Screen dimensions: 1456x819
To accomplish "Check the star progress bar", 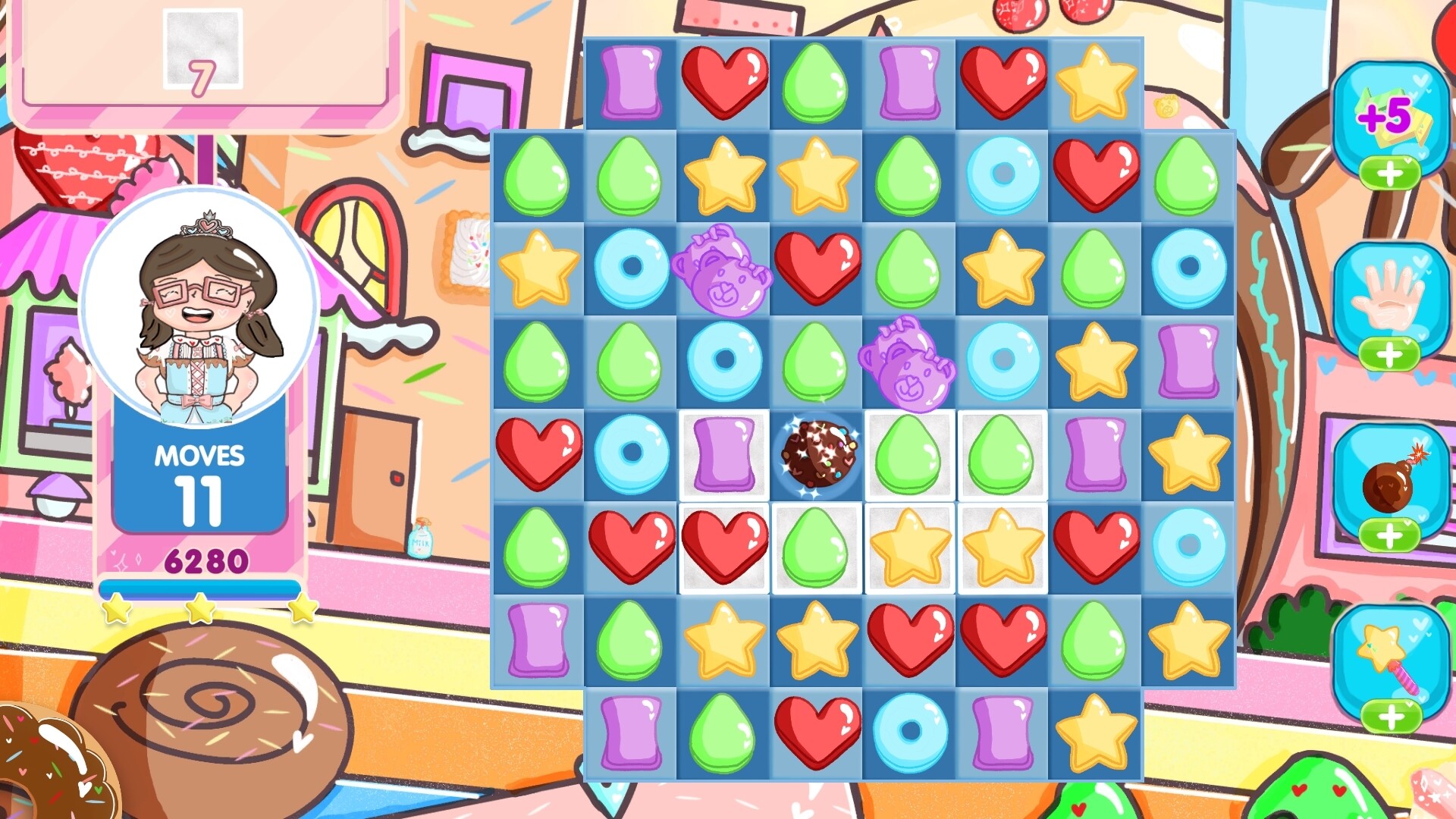I will [201, 588].
